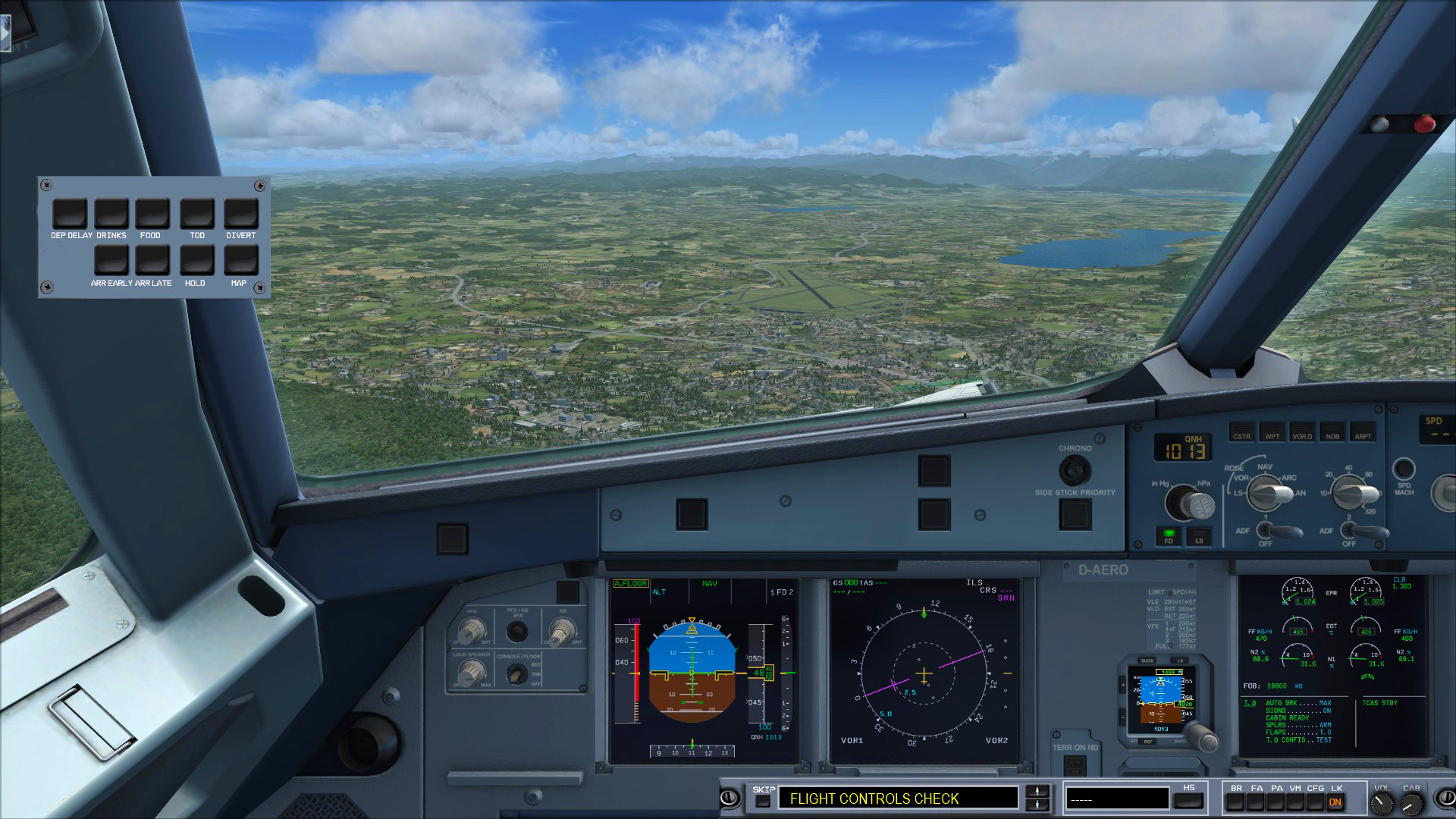Set the ND range selector to 80
This screenshot has height=819, width=1456.
tap(1368, 474)
